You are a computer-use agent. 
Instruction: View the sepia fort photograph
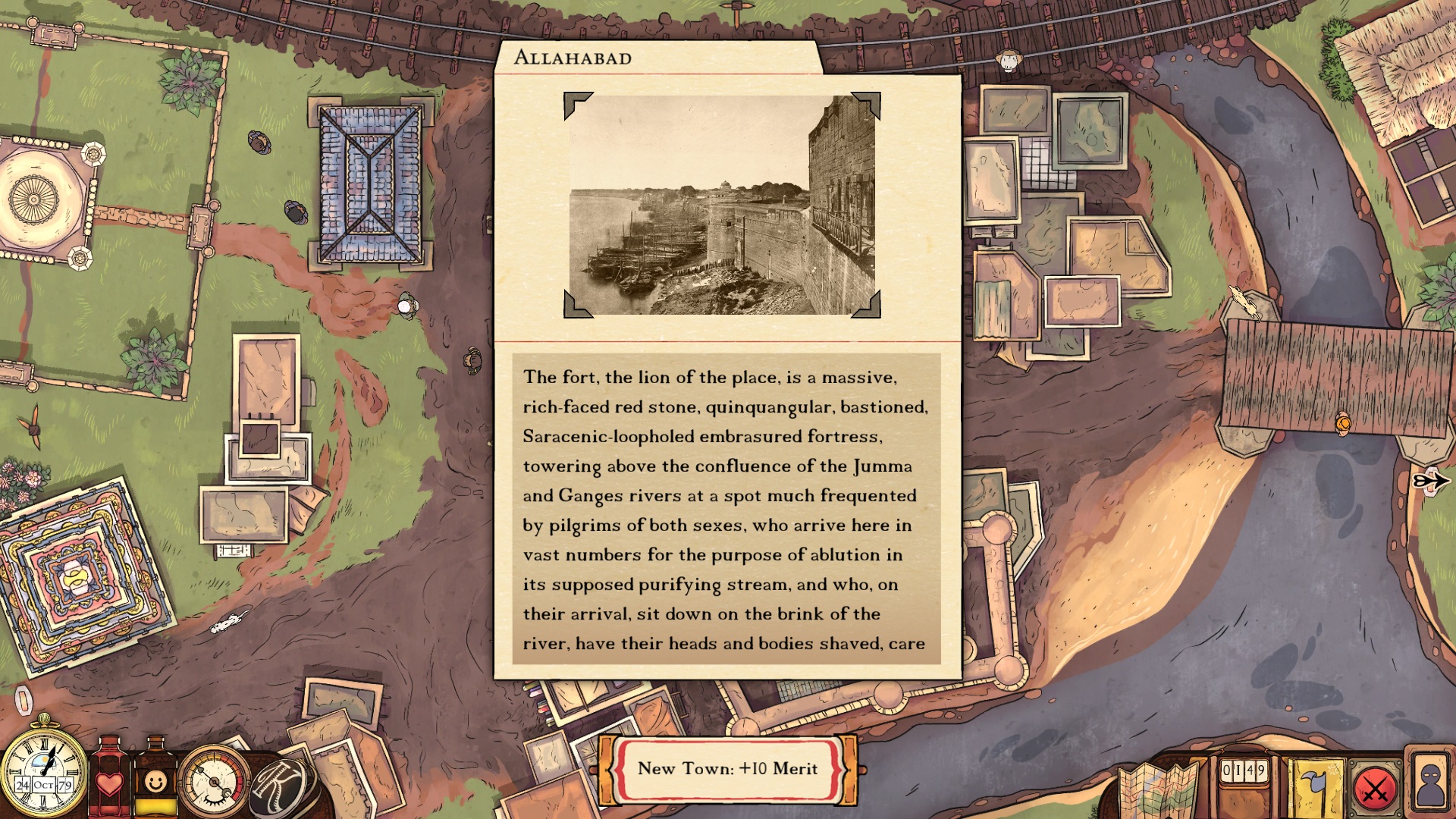coord(723,203)
